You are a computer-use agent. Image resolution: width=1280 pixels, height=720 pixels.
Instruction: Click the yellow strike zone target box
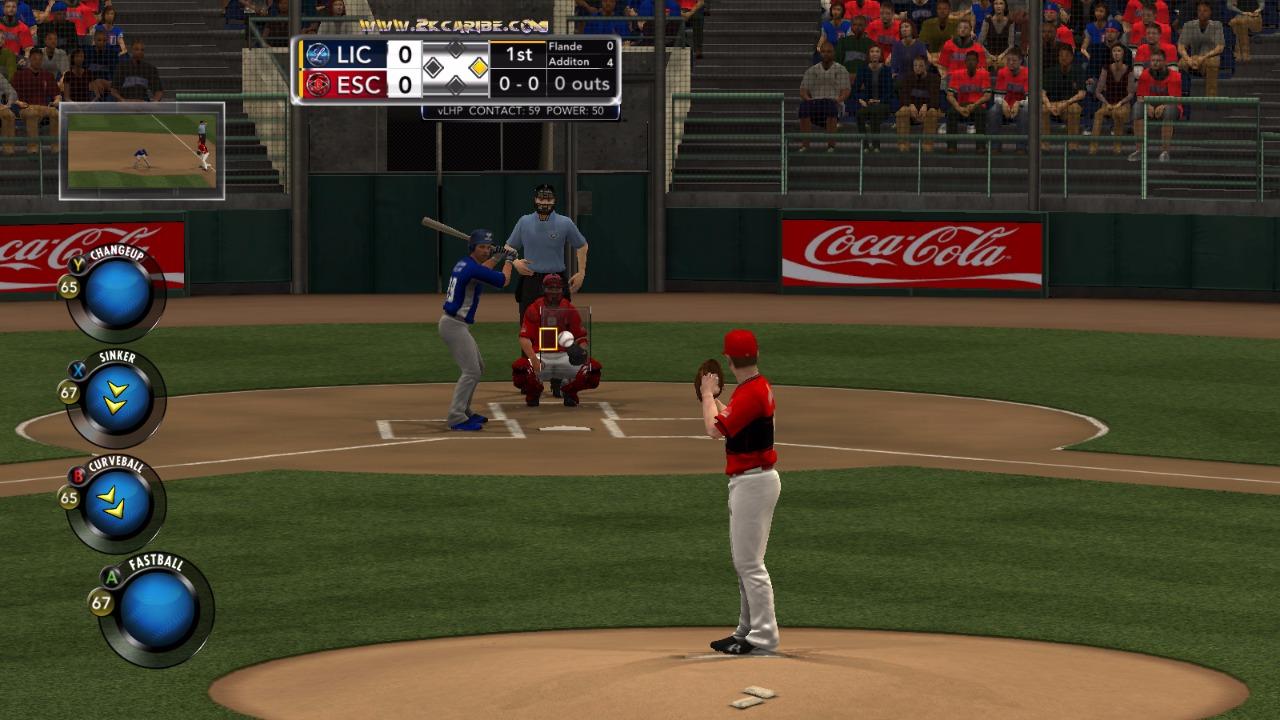pyautogui.click(x=548, y=339)
